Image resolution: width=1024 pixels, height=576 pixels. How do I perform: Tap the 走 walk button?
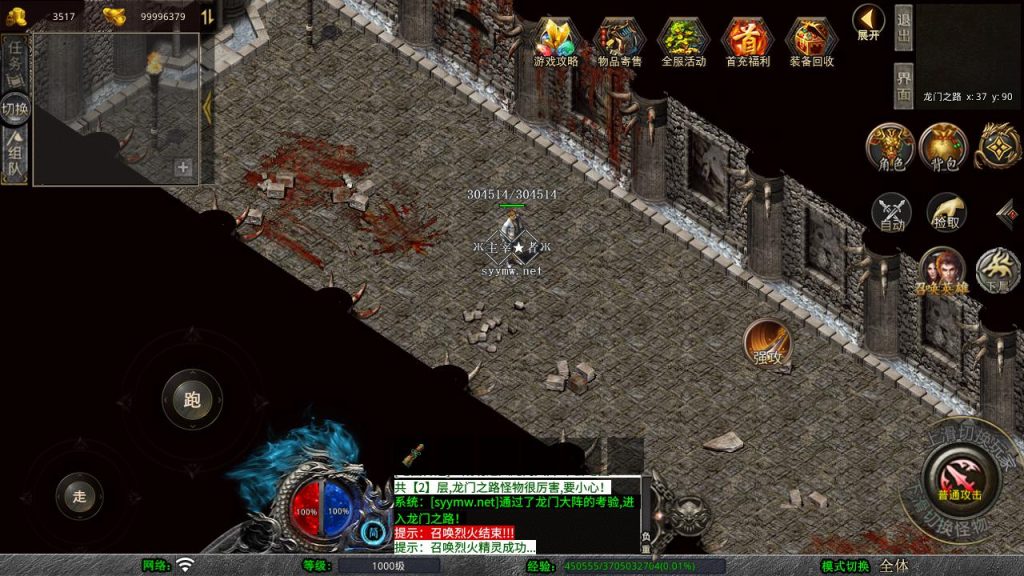[x=80, y=495]
